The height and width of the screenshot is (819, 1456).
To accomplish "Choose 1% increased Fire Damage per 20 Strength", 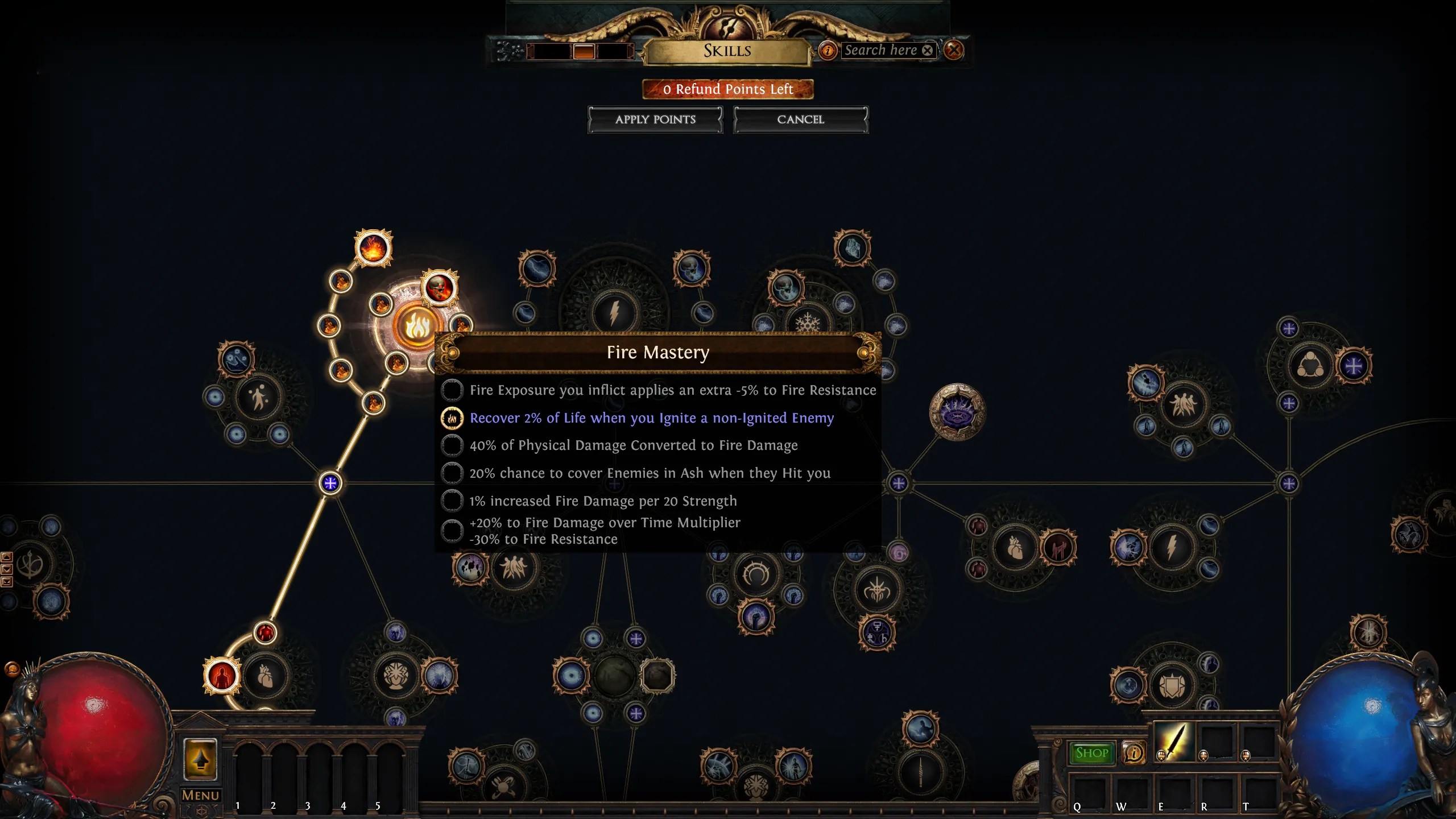I will point(452,501).
